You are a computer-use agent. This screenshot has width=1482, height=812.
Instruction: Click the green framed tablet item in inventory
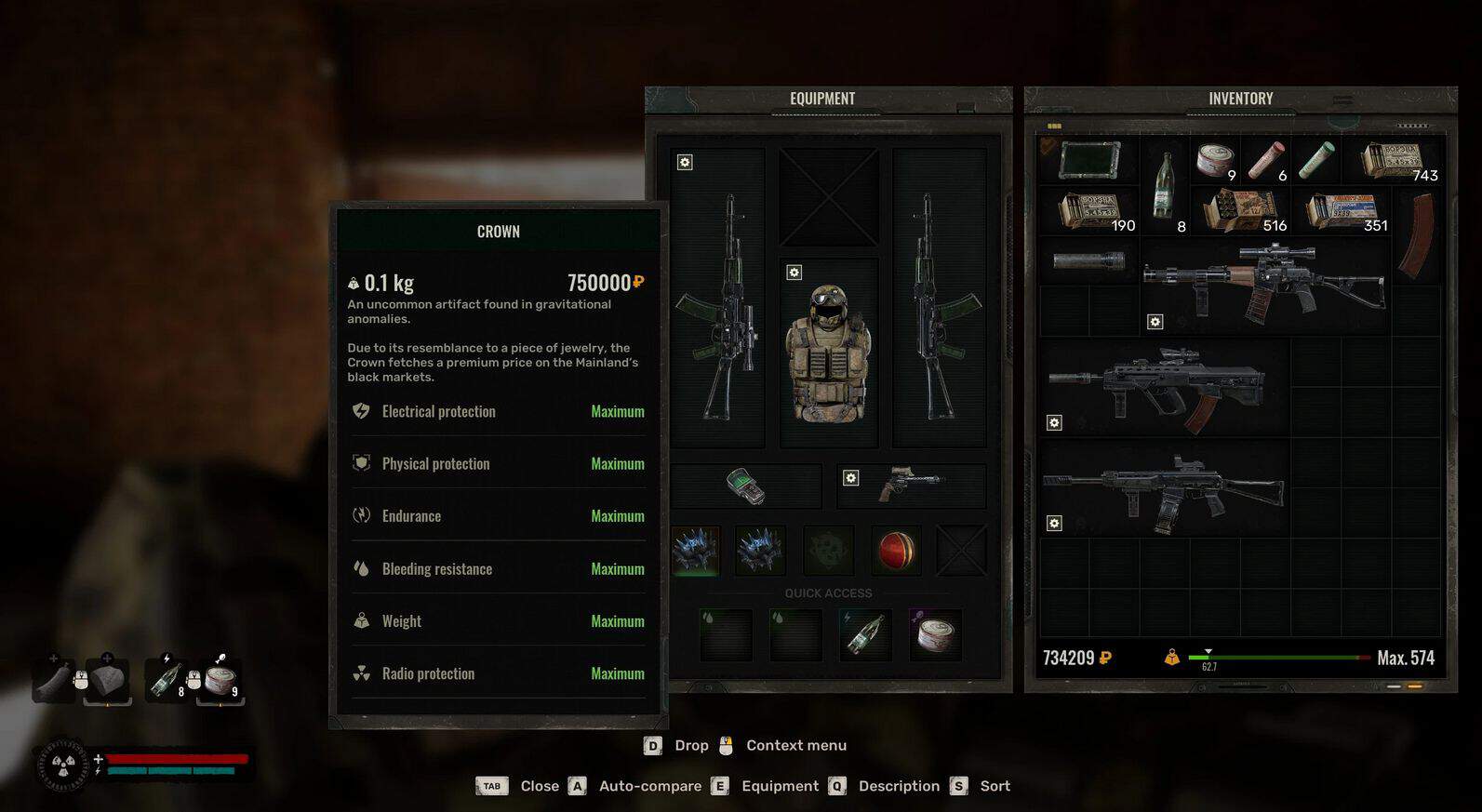click(1088, 160)
